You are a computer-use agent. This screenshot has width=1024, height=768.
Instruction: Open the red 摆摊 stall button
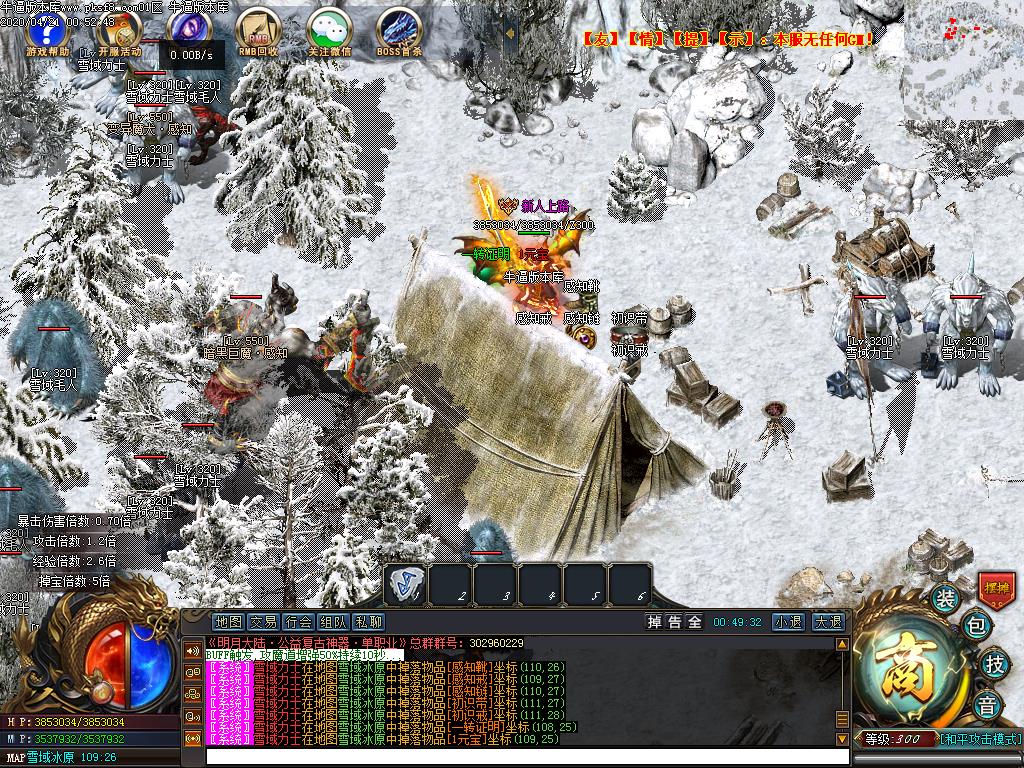[996, 588]
